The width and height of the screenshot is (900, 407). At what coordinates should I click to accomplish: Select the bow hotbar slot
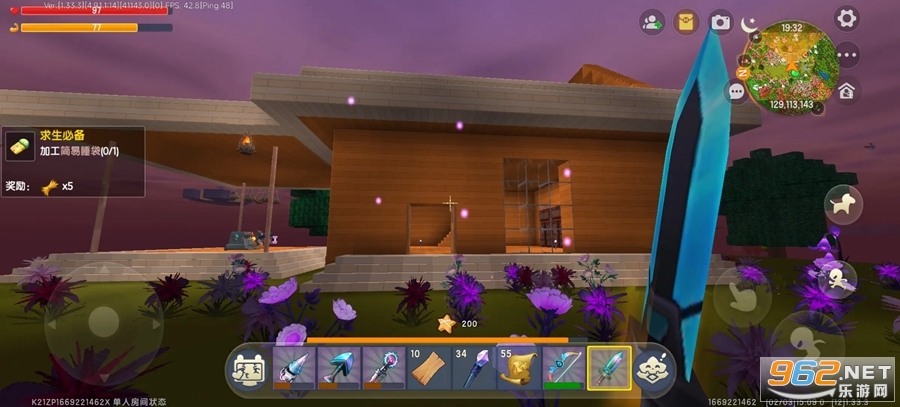[x=563, y=370]
